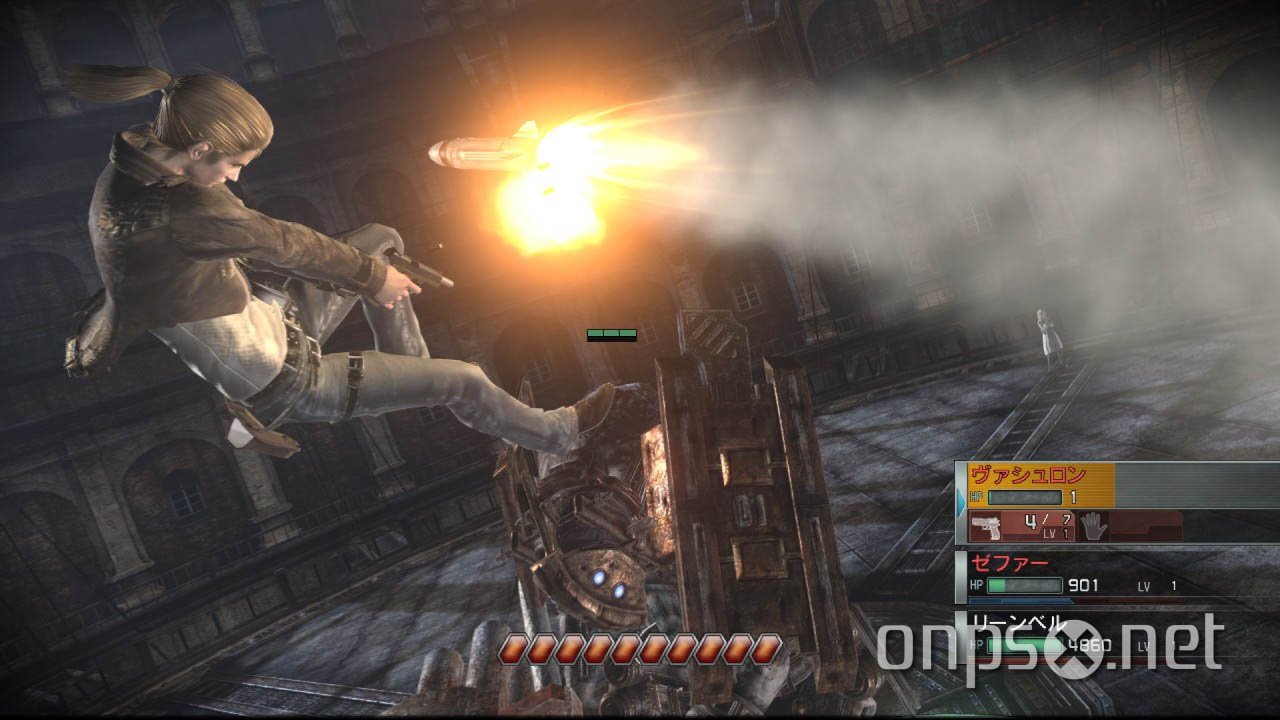Toggle the green target reticle above the enemy
Screen dimensions: 1280x720
click(x=613, y=333)
